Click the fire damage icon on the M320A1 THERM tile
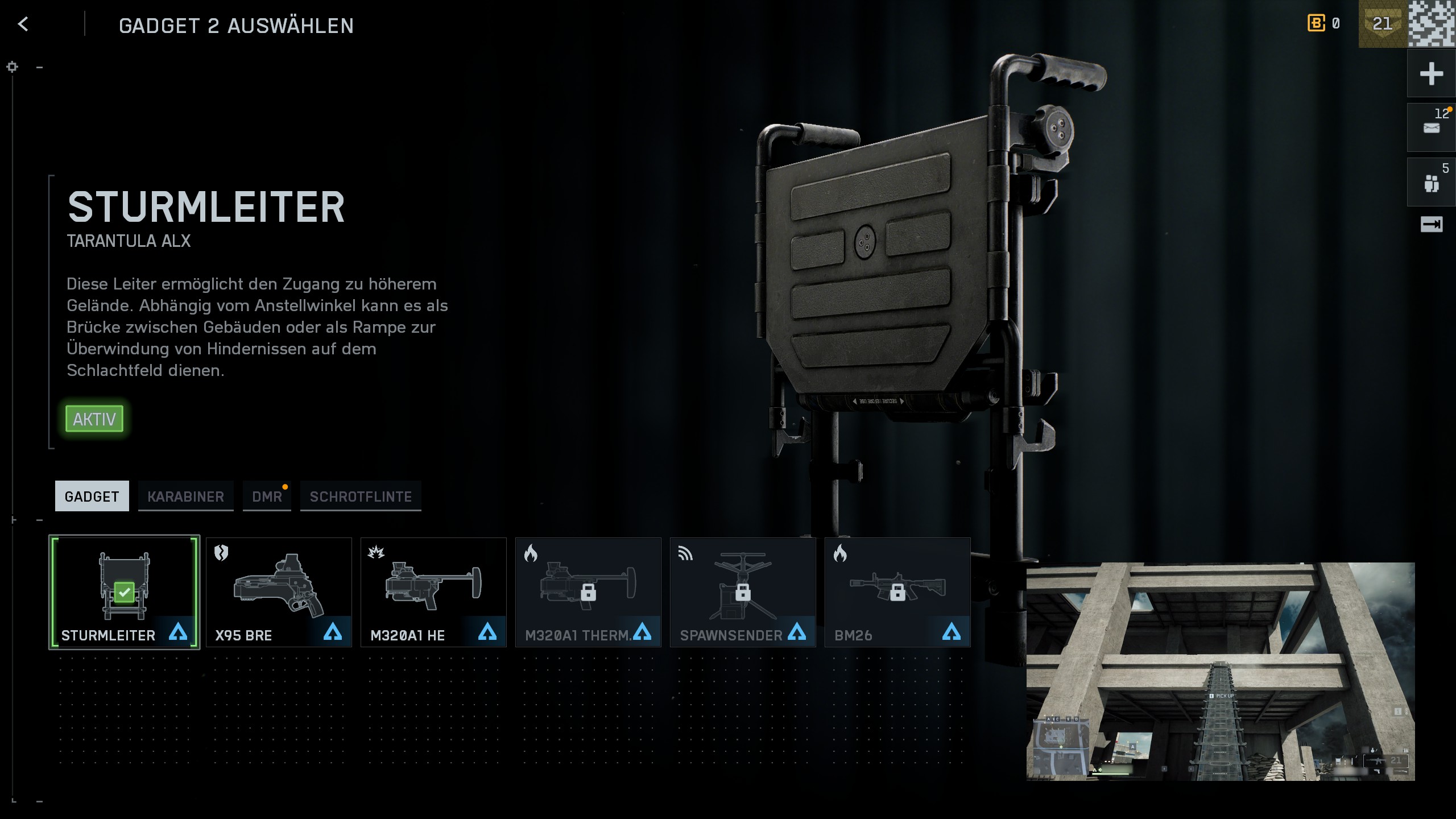 coord(531,554)
